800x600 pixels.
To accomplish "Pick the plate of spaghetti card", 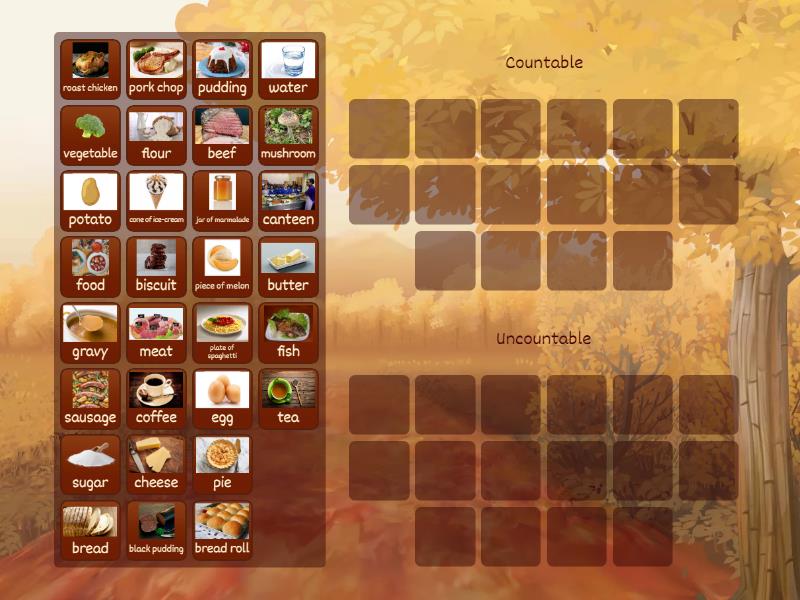I will [x=222, y=333].
